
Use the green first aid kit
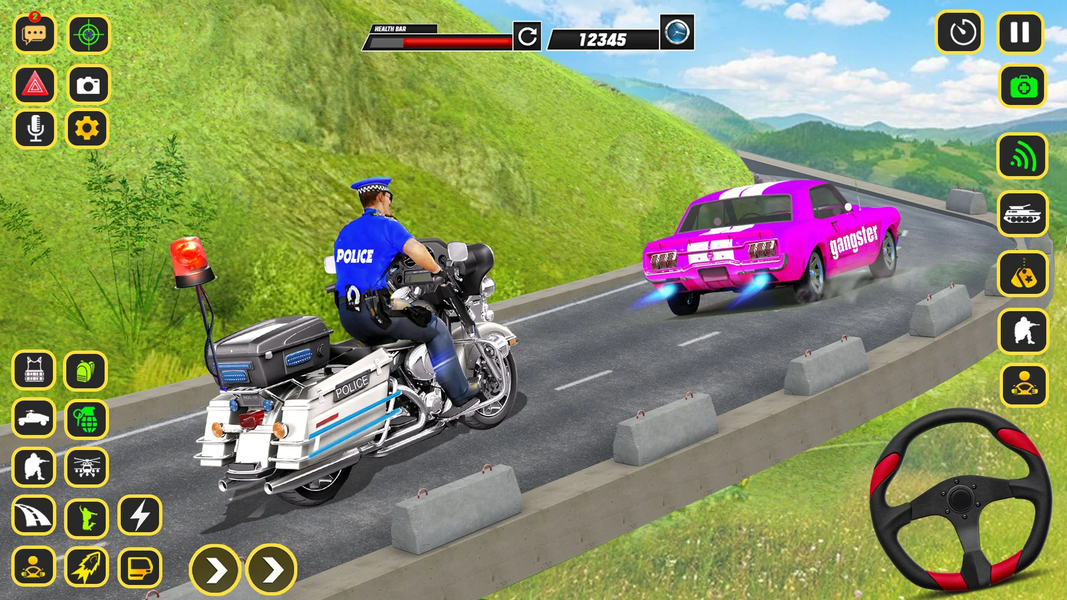click(1022, 86)
